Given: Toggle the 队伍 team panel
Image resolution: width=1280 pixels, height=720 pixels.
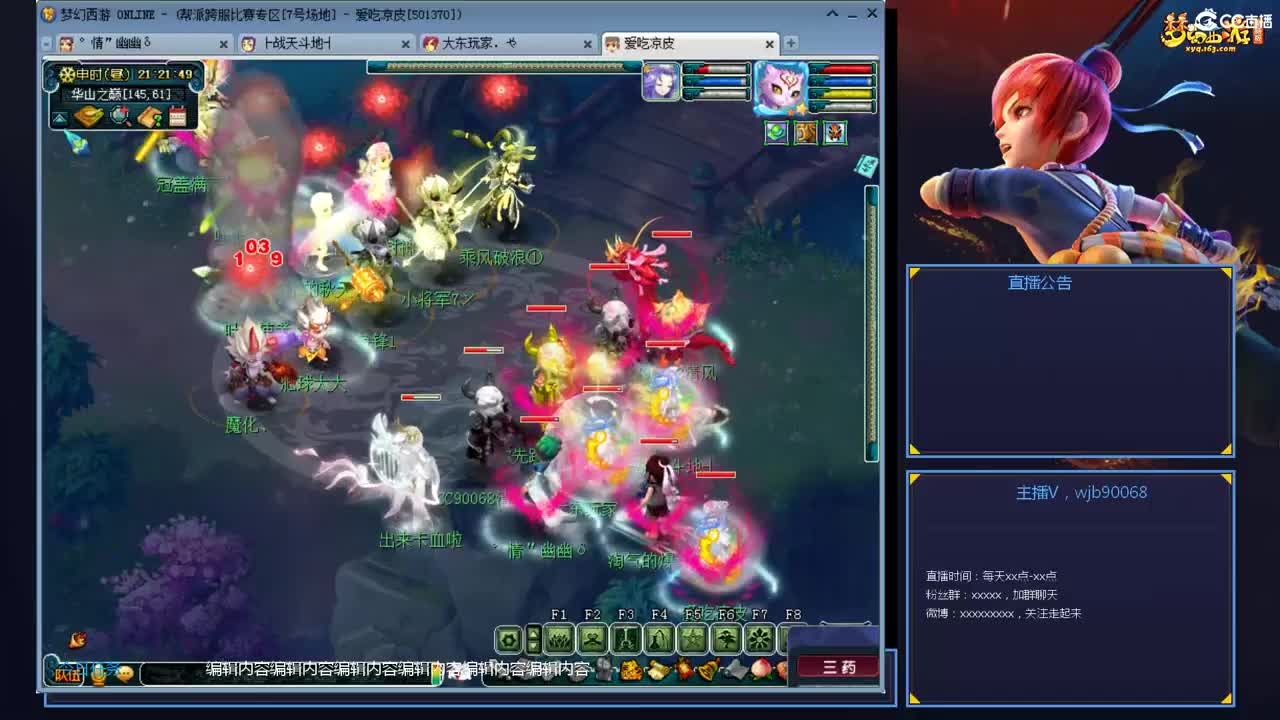Looking at the screenshot, I should (x=68, y=674).
